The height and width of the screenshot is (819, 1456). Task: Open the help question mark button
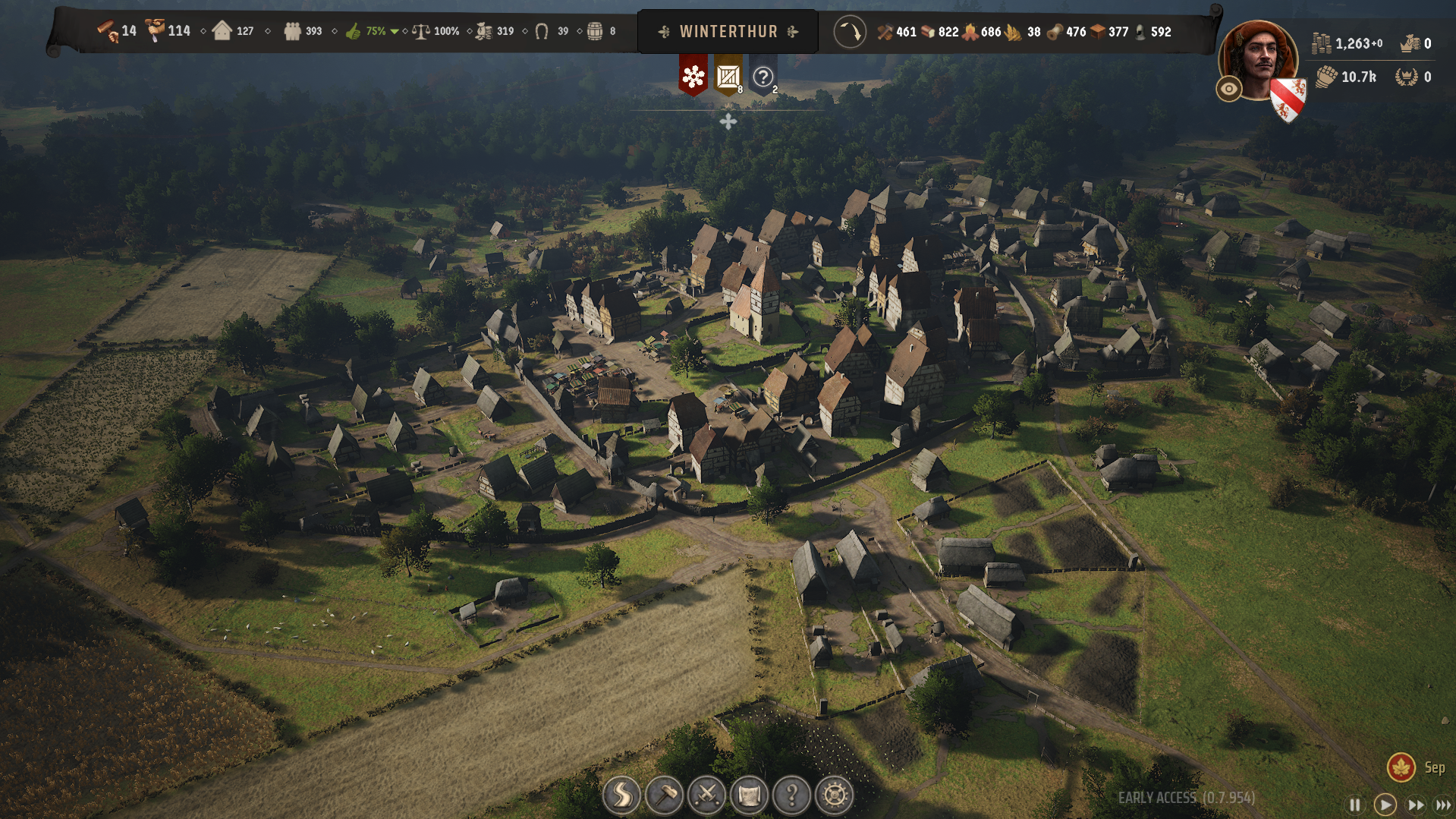792,795
